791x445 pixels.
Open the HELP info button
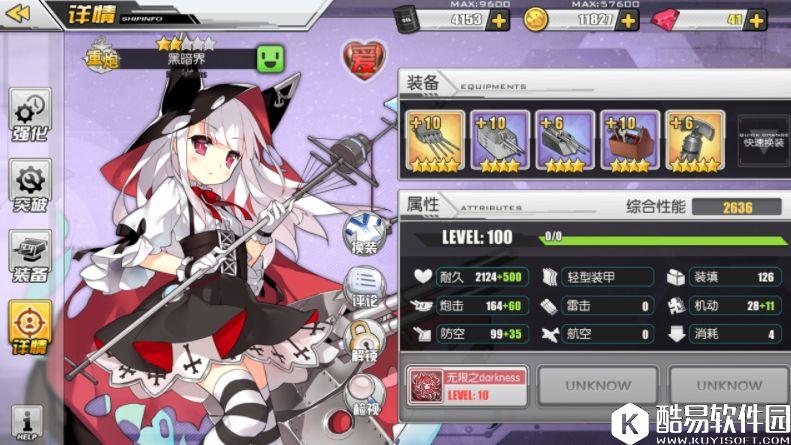coord(27,422)
